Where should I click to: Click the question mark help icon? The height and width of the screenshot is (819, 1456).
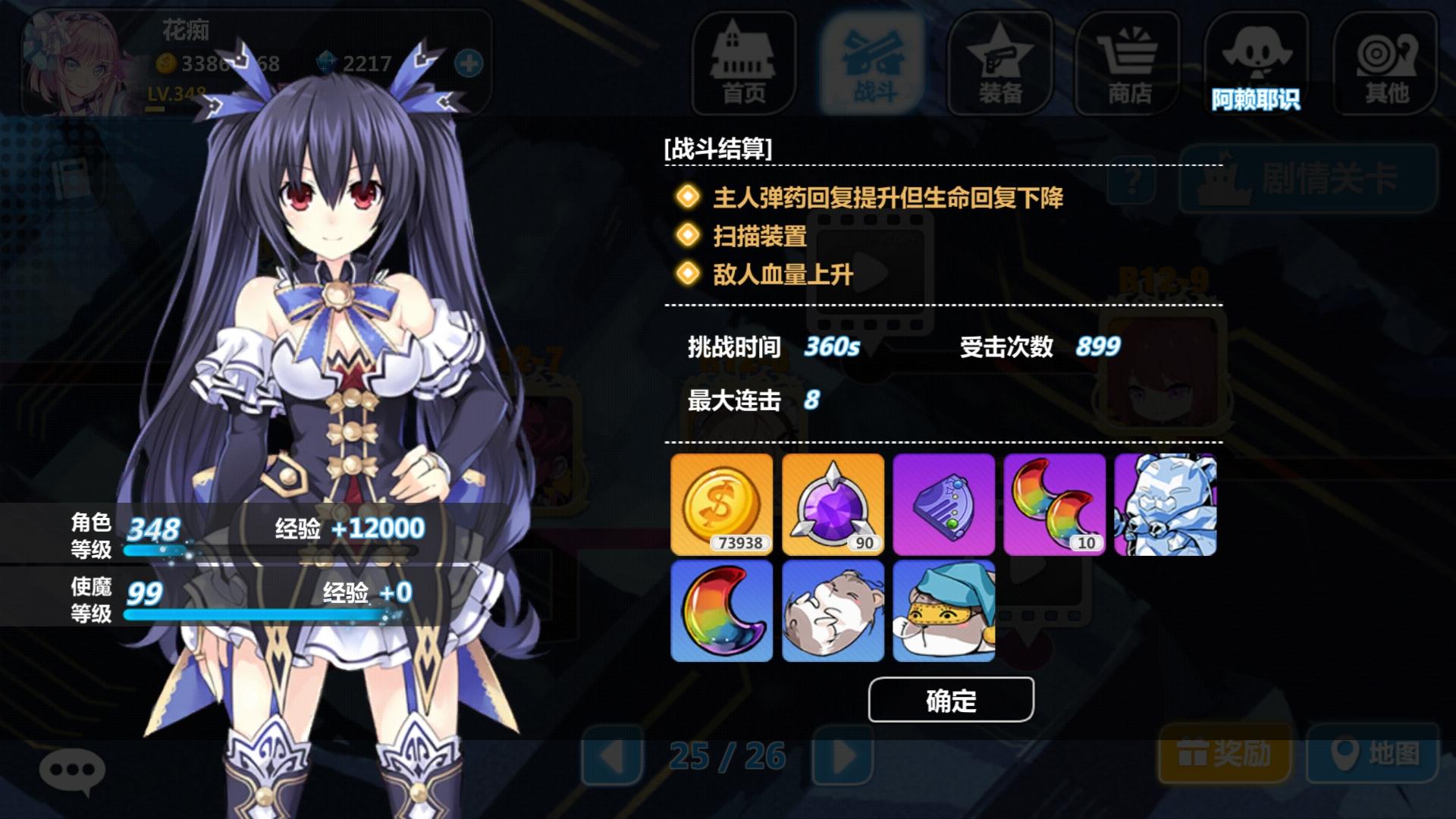pos(1131,178)
